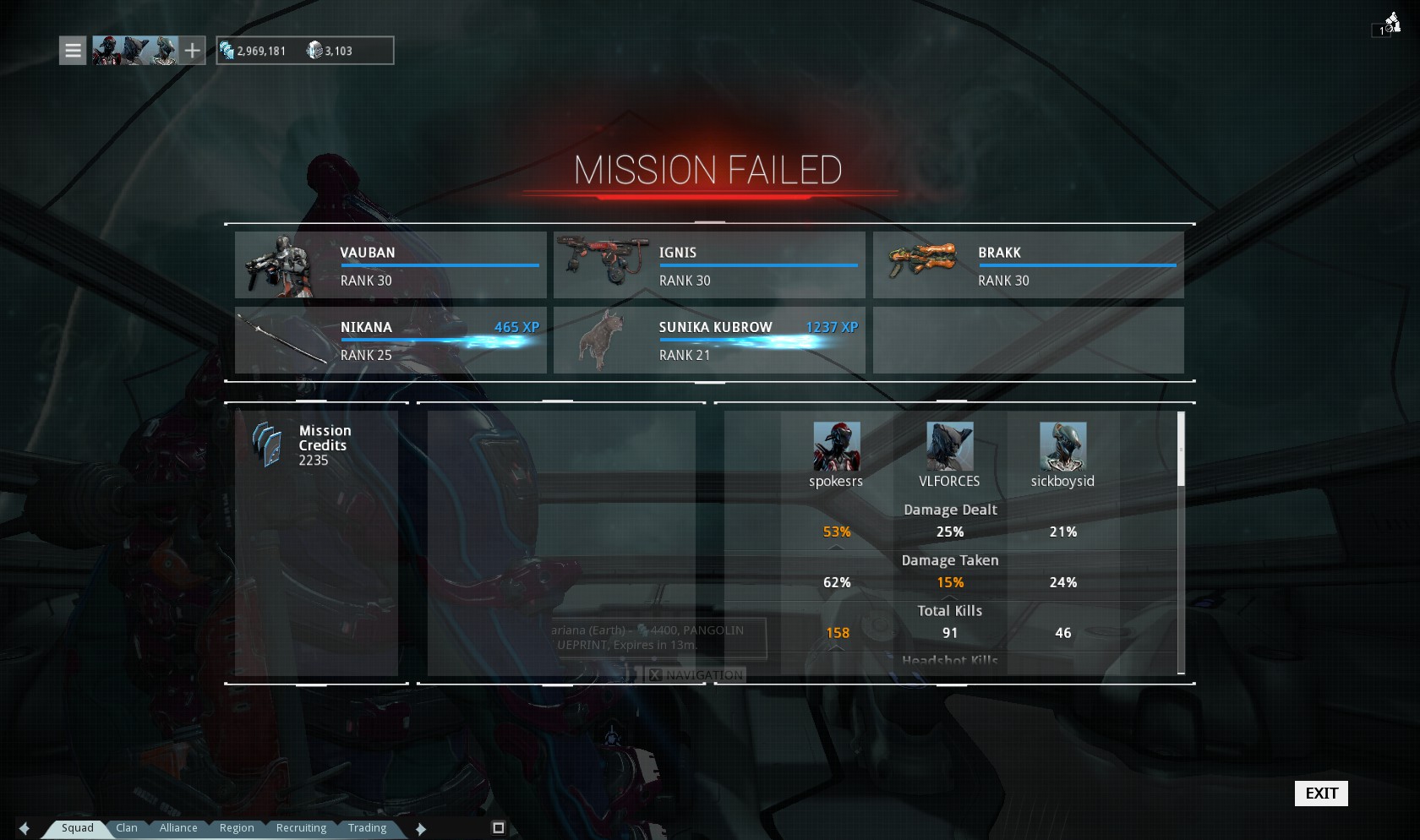This screenshot has height=840, width=1420.
Task: Click the stats panel scrollbar
Action: coord(1181,450)
